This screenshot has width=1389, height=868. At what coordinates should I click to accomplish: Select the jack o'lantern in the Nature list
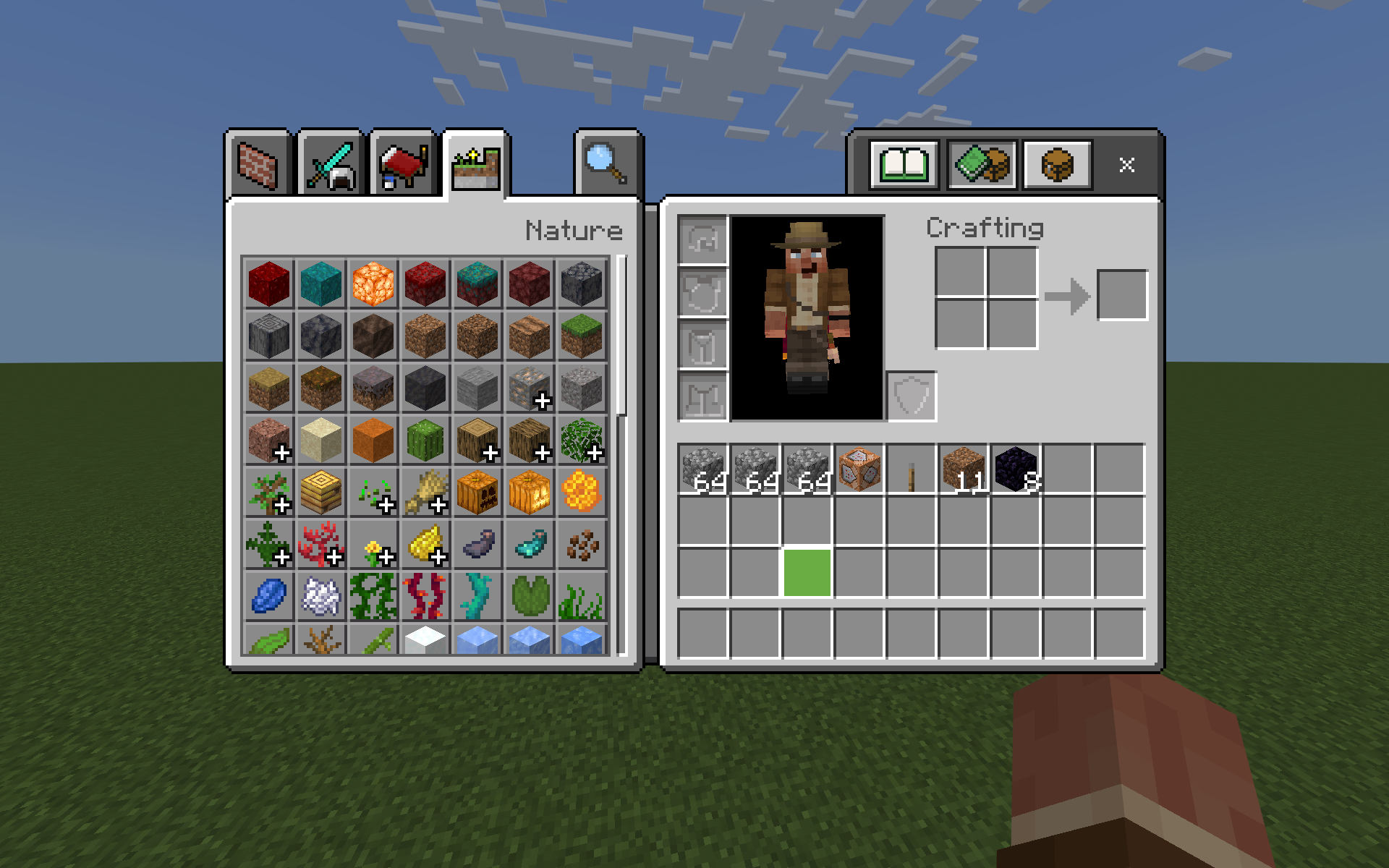pos(530,493)
